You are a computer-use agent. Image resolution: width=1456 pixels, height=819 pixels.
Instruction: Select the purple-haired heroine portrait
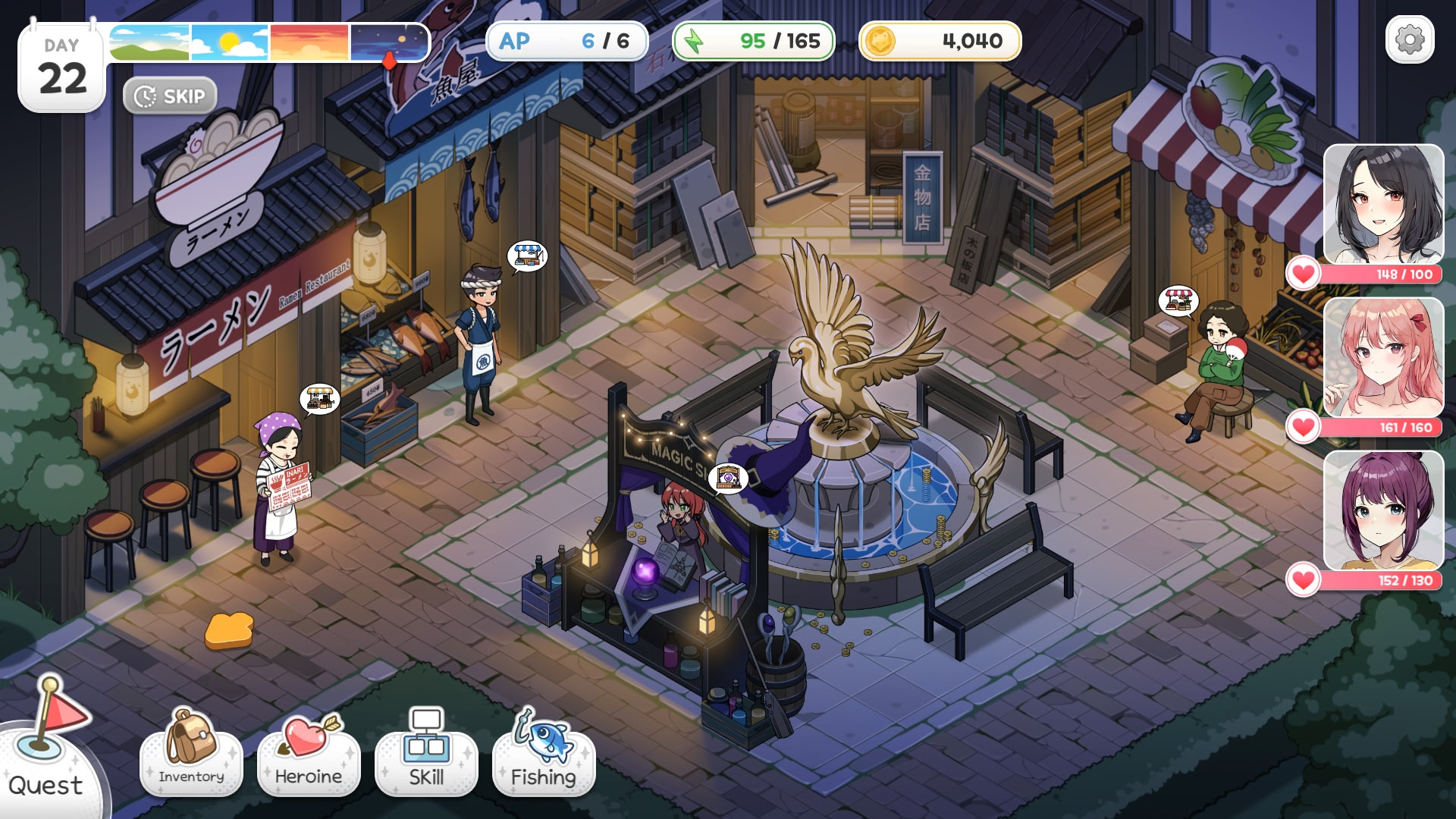coord(1383,511)
